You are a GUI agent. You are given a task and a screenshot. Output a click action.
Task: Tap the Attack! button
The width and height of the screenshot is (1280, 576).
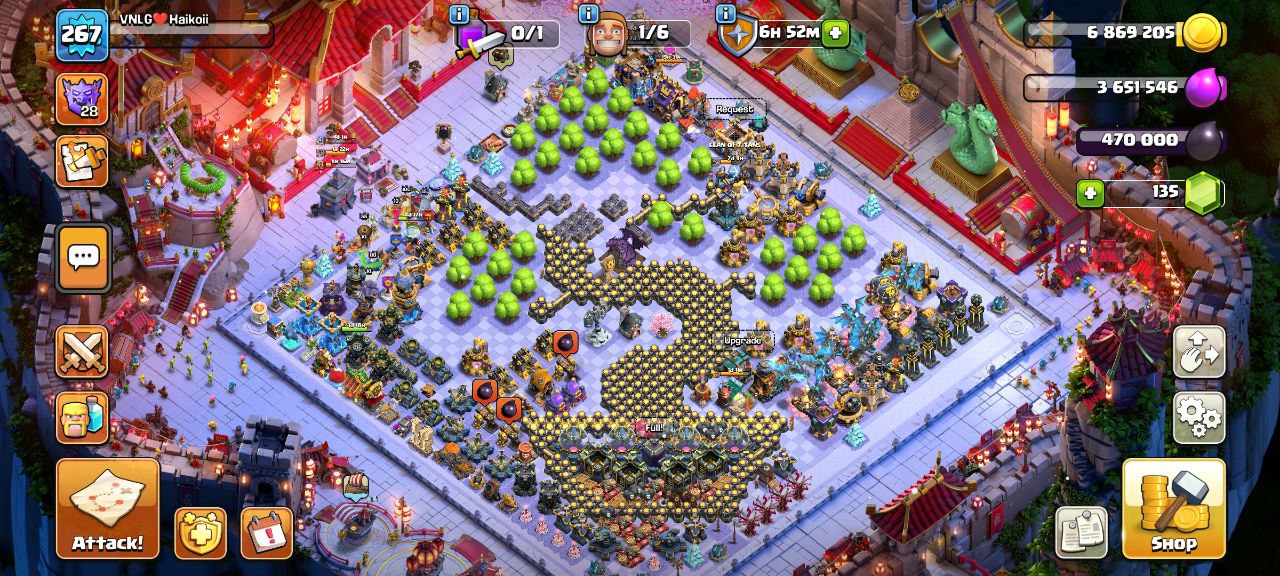pos(107,508)
